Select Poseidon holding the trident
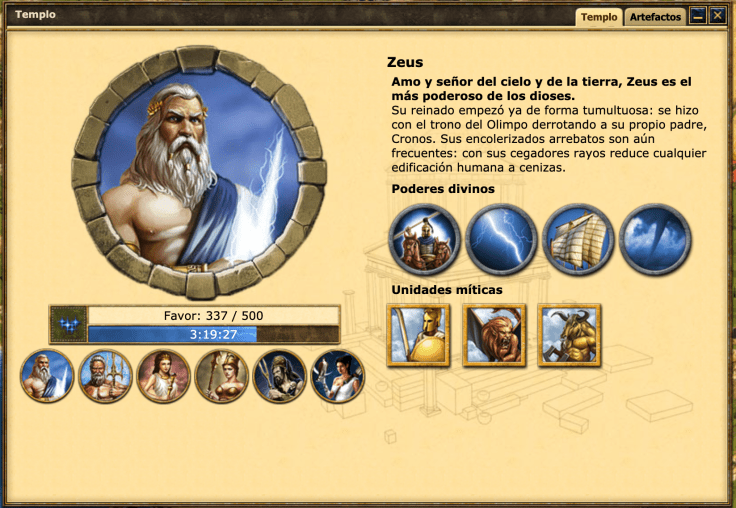The image size is (736, 508). click(105, 376)
